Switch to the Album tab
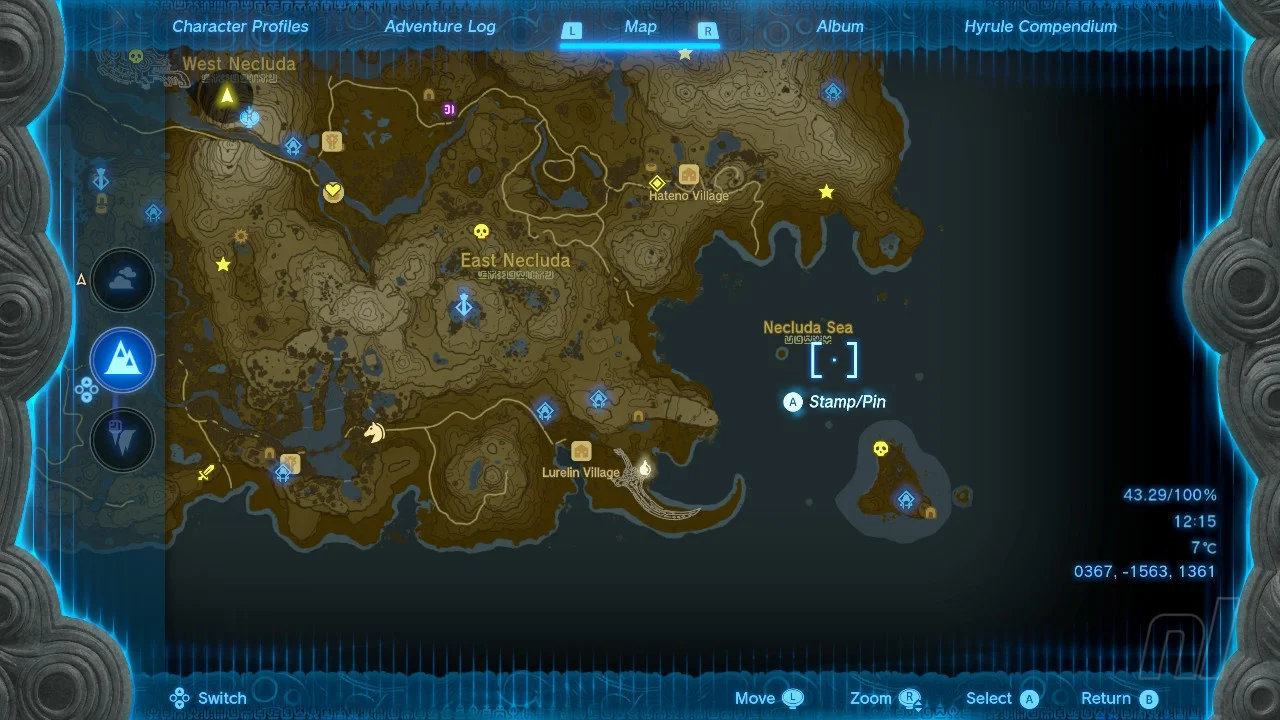This screenshot has width=1280, height=720. pyautogui.click(x=839, y=26)
